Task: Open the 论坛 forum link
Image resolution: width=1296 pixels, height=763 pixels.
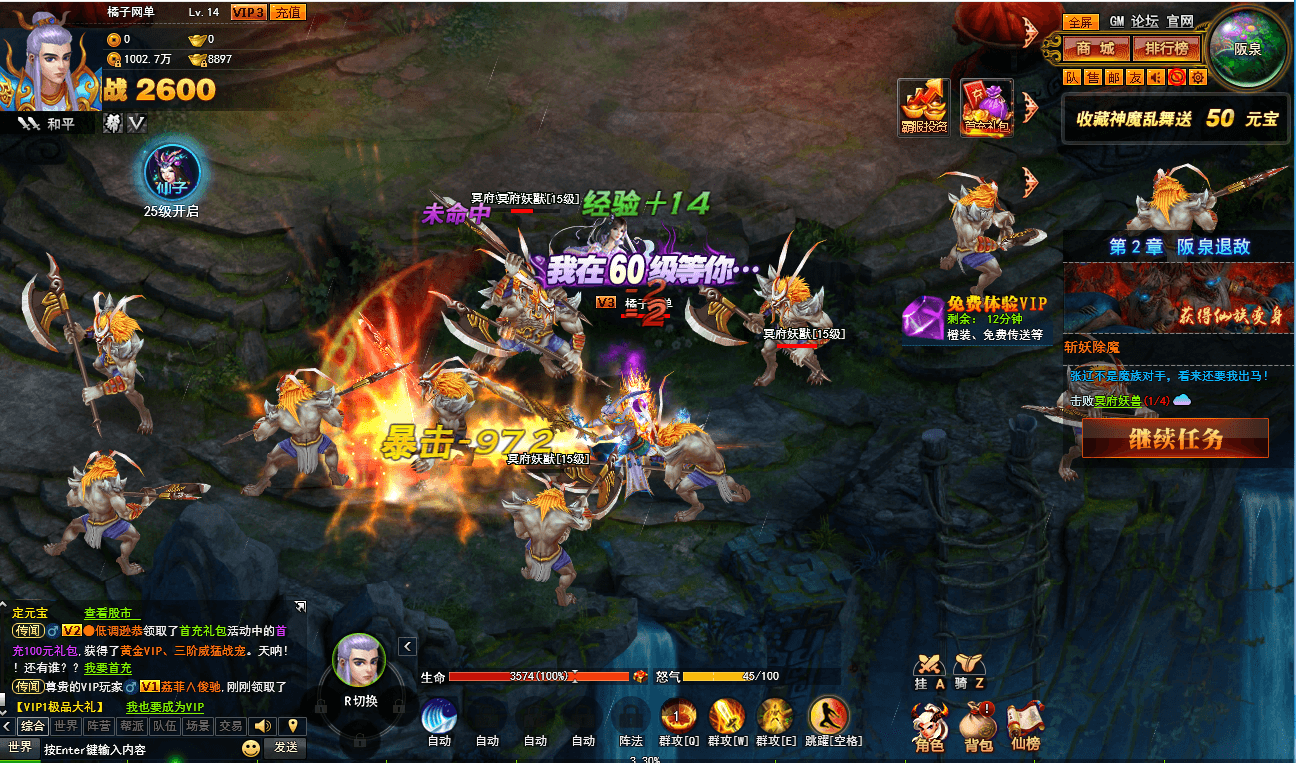Action: 1145,21
